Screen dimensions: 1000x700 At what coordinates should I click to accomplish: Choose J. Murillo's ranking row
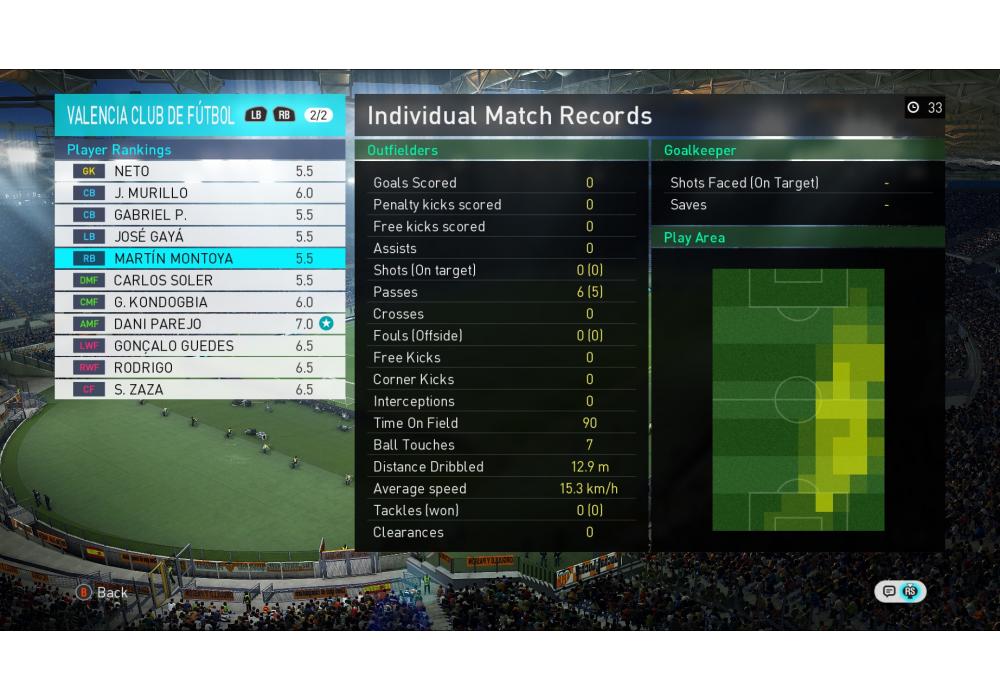click(x=200, y=193)
